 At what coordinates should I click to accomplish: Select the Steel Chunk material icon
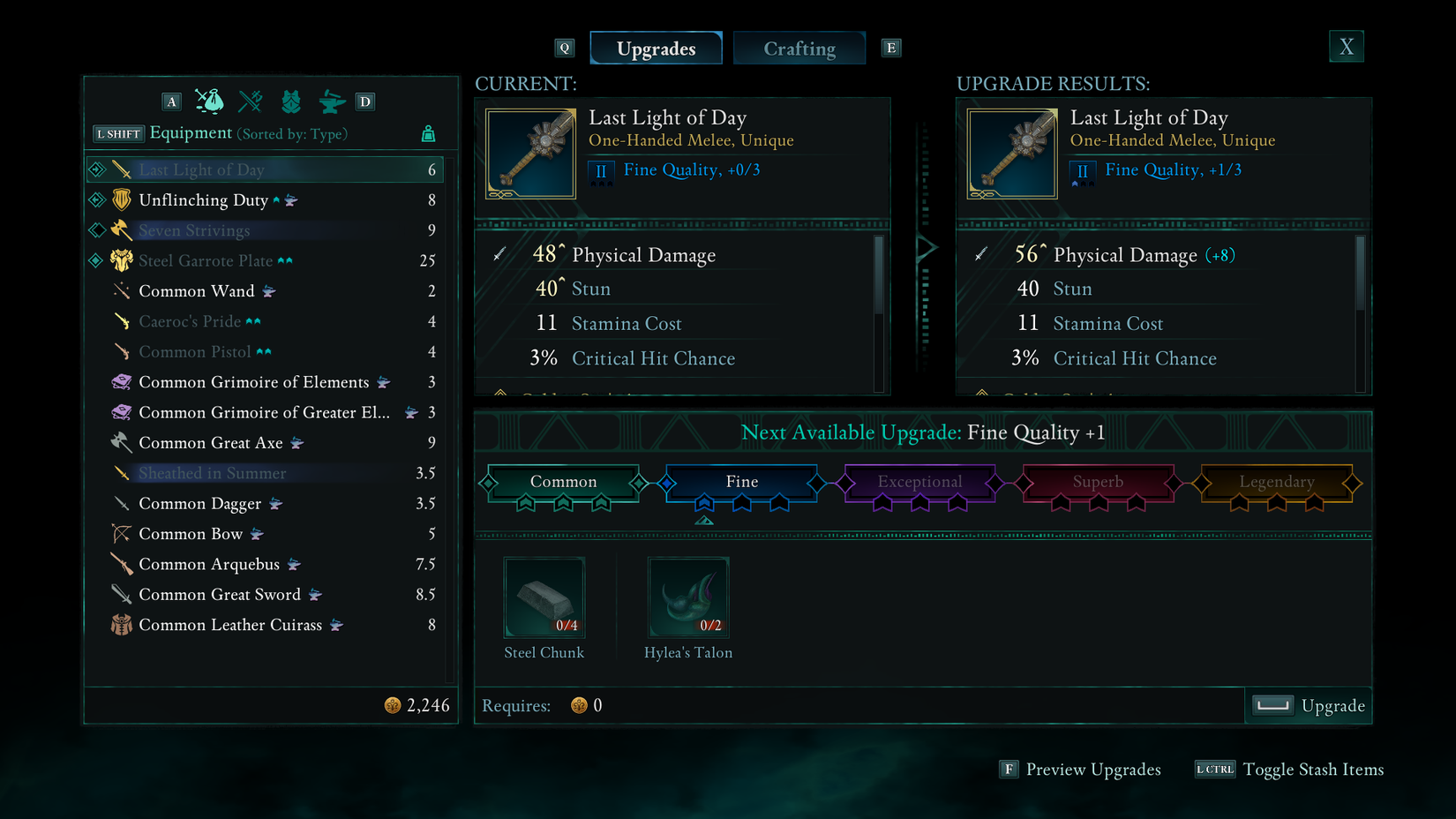tap(544, 597)
